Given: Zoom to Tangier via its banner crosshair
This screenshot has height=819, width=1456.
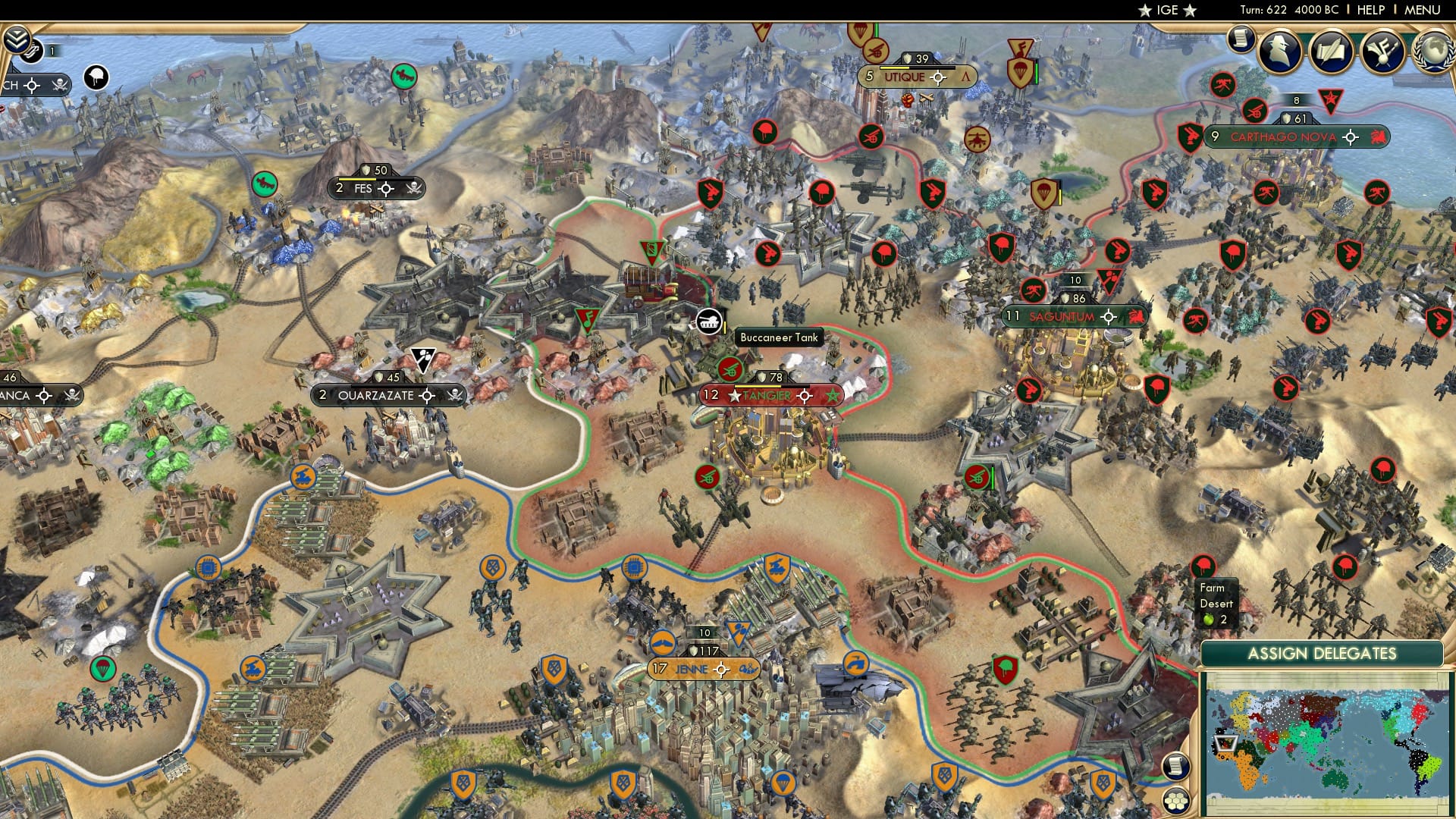Looking at the screenshot, I should coord(803,394).
